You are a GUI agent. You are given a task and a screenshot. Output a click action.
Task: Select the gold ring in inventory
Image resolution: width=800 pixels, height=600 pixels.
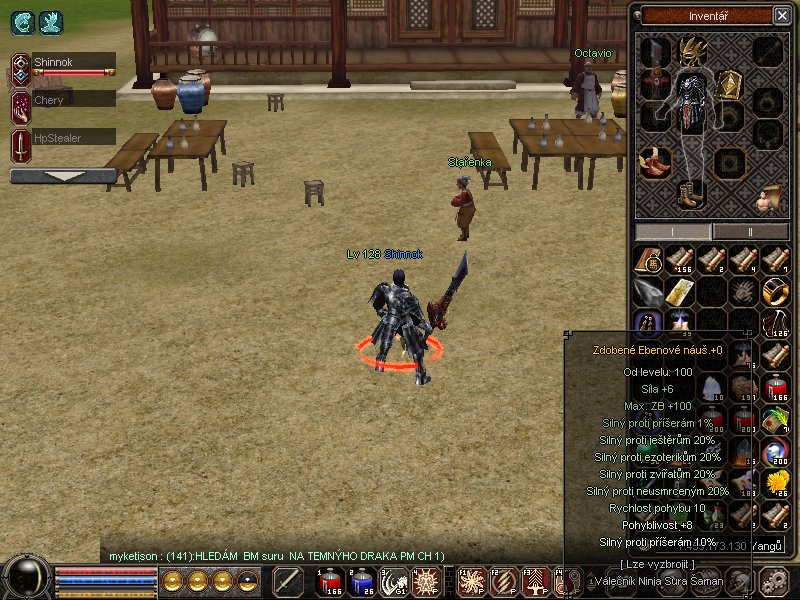coord(774,291)
